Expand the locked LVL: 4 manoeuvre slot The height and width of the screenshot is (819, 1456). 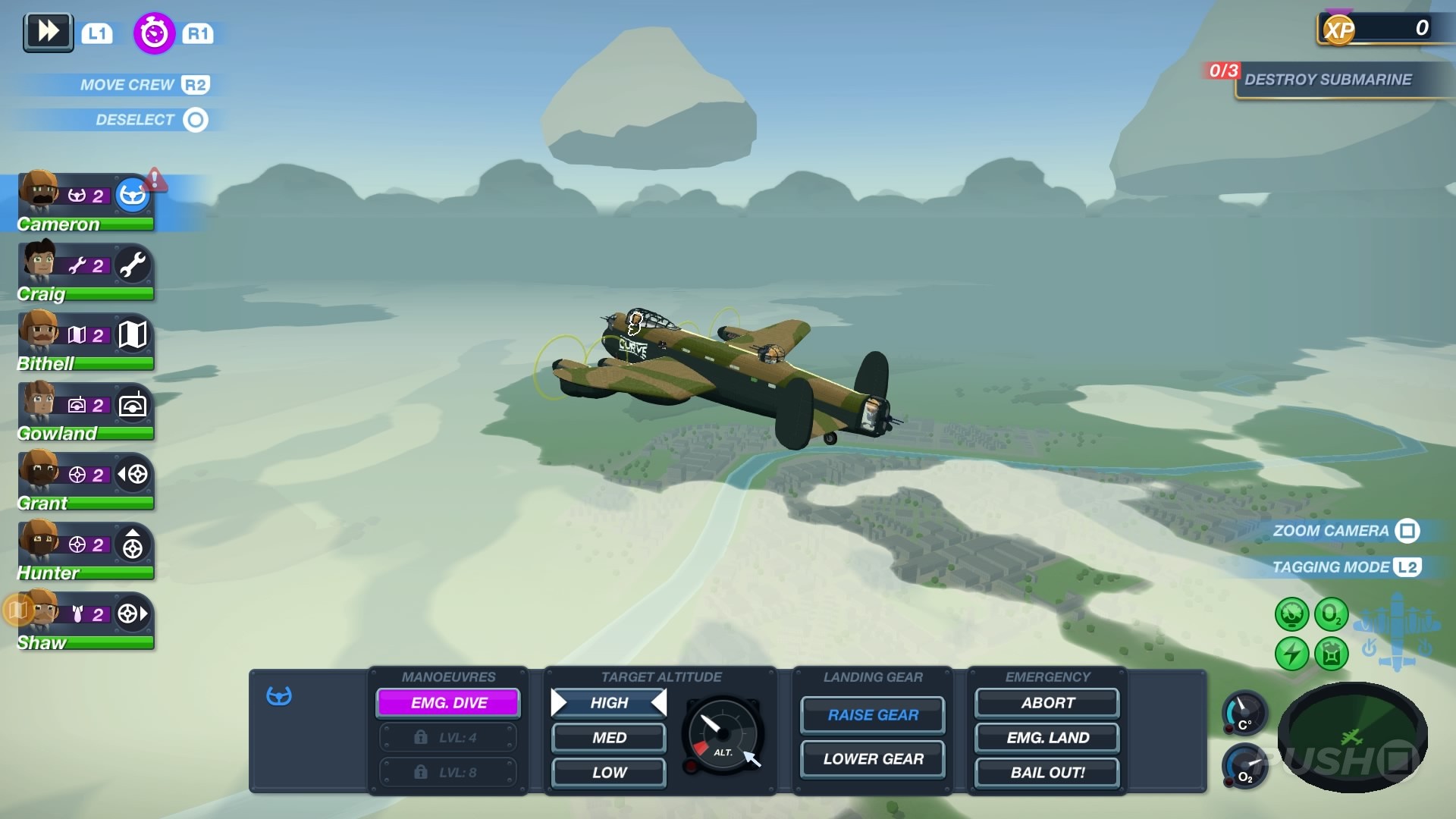point(447,737)
